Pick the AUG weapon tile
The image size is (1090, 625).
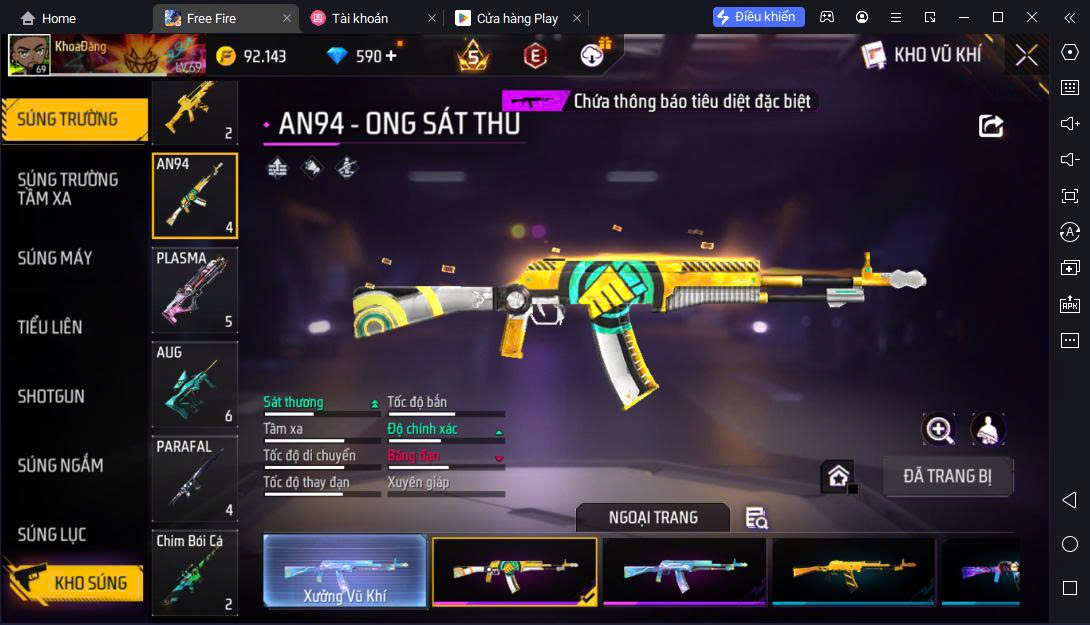click(x=195, y=385)
